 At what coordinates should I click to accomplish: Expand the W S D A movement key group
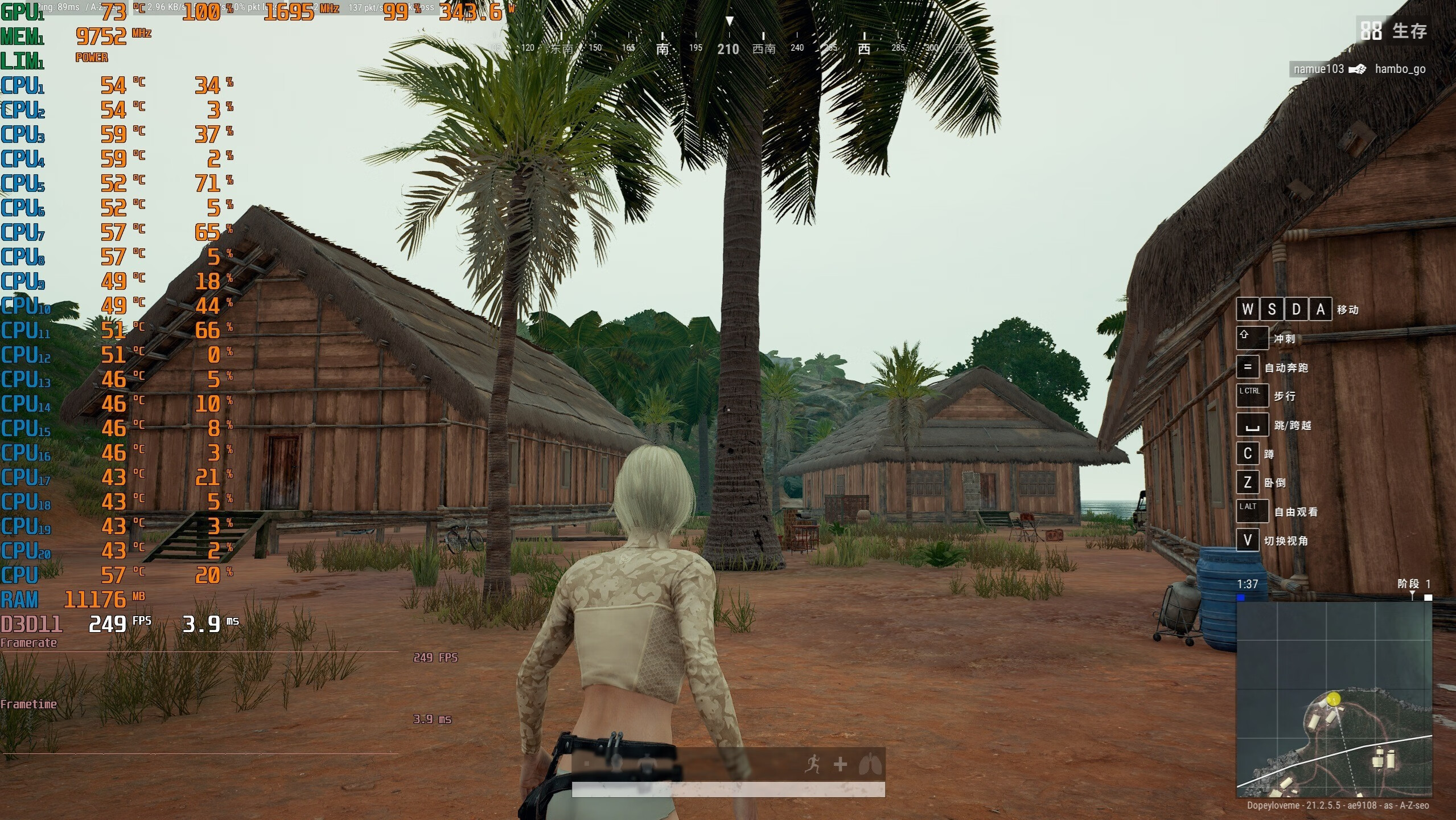1284,308
